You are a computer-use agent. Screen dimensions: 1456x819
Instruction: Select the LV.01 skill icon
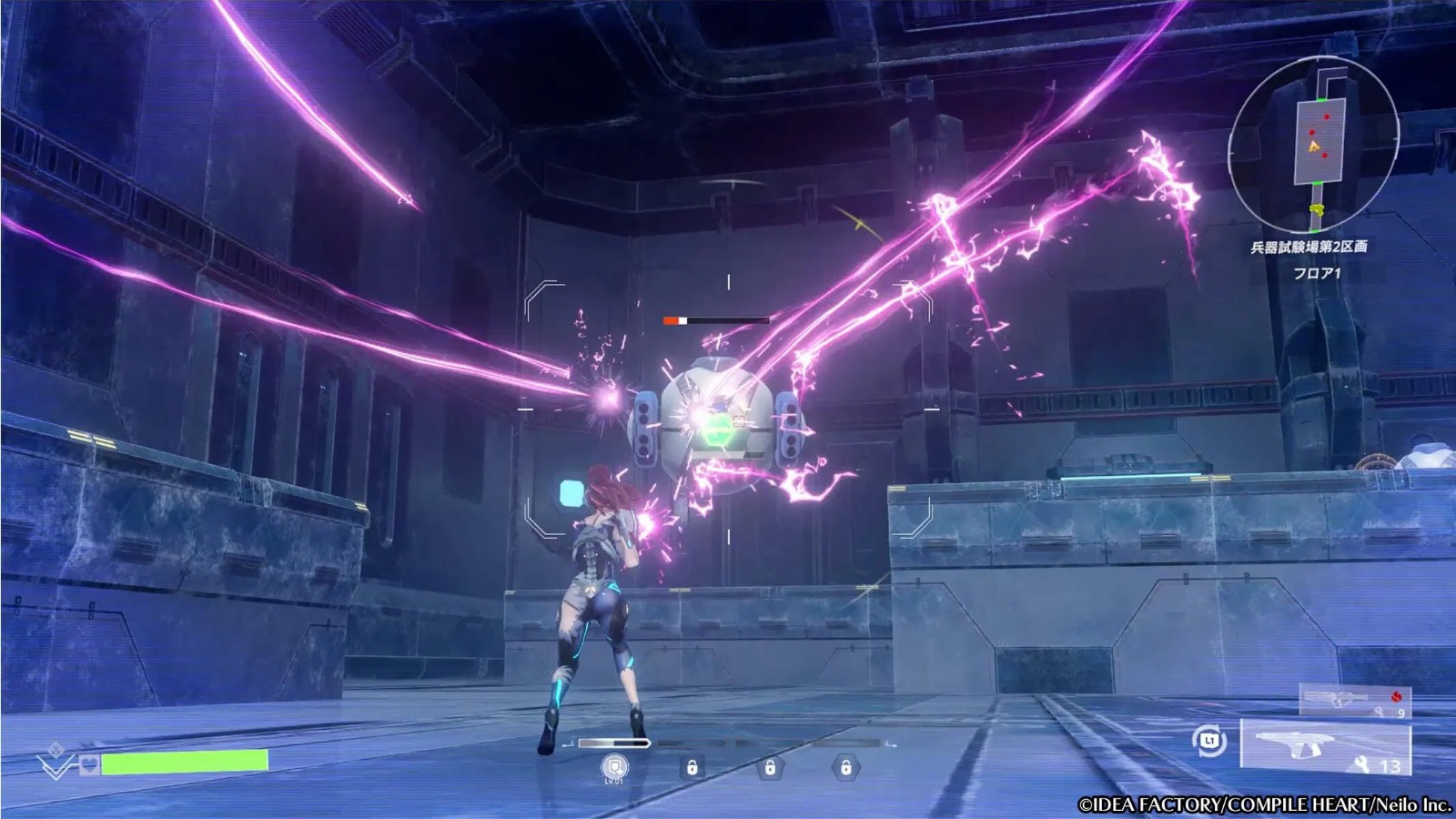click(x=616, y=767)
